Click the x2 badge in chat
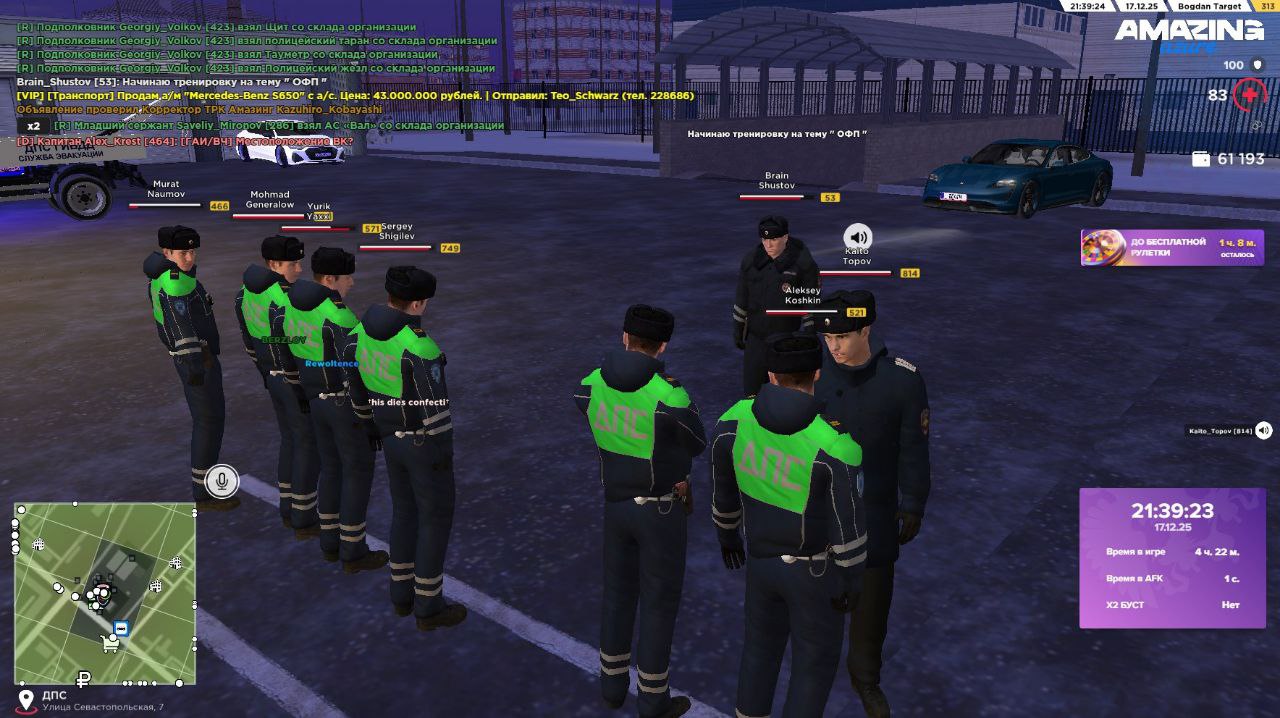Screen dimensions: 1280x718 [x=34, y=126]
